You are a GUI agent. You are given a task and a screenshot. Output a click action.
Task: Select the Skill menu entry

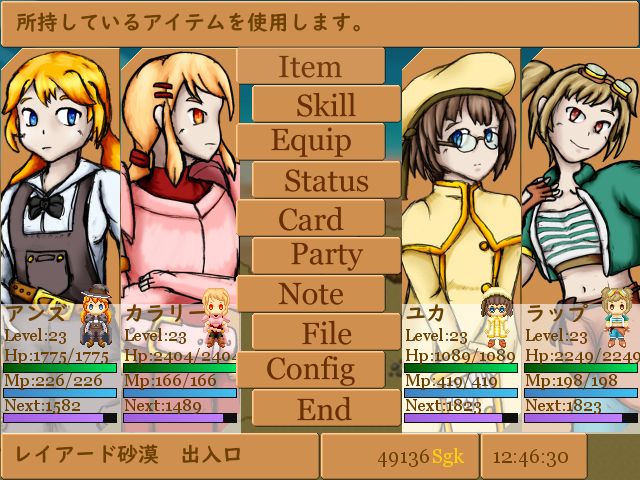click(326, 104)
